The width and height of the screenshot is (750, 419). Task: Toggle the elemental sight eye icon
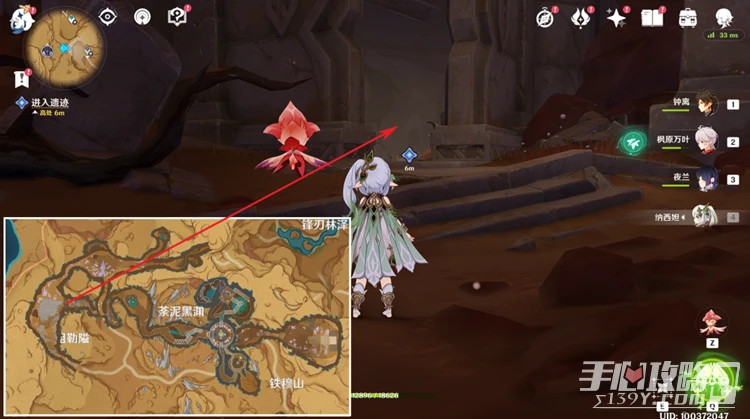pyautogui.click(x=107, y=16)
